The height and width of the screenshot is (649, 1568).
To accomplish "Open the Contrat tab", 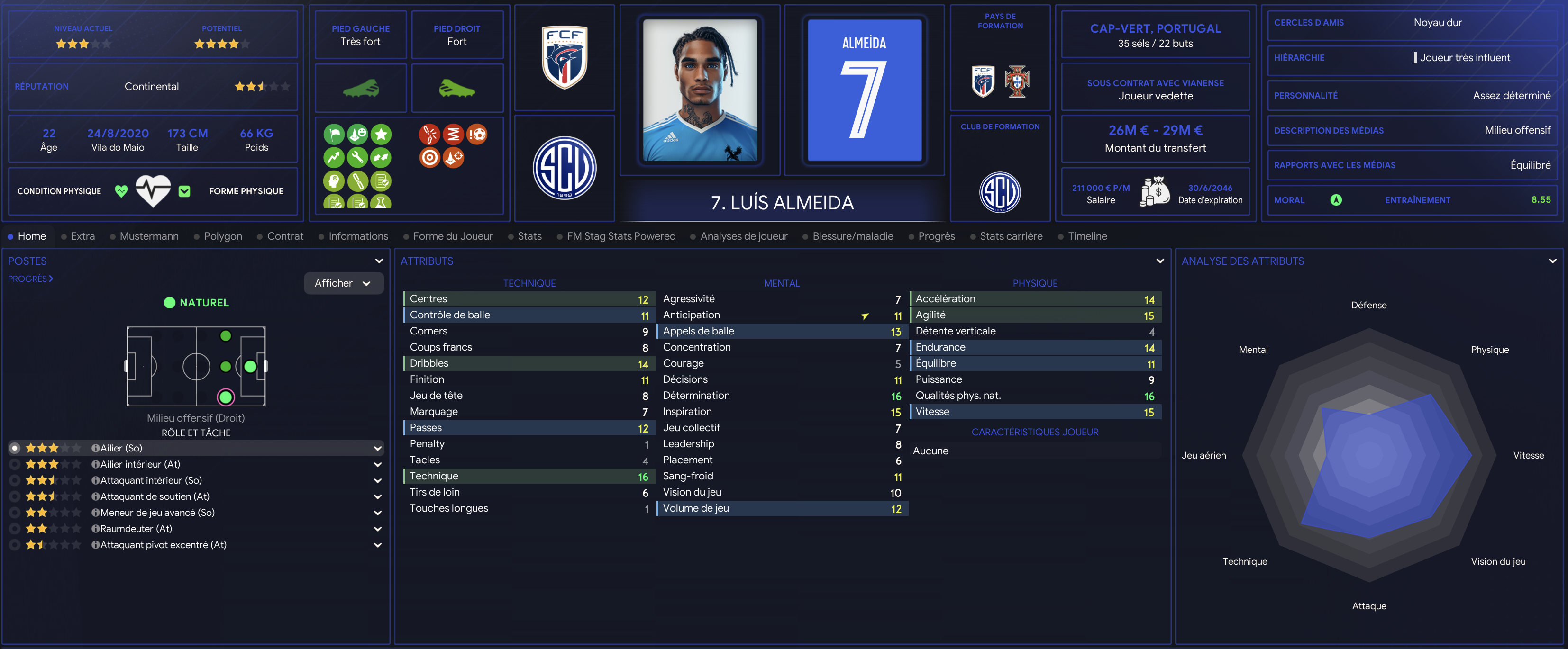I will coord(285,236).
